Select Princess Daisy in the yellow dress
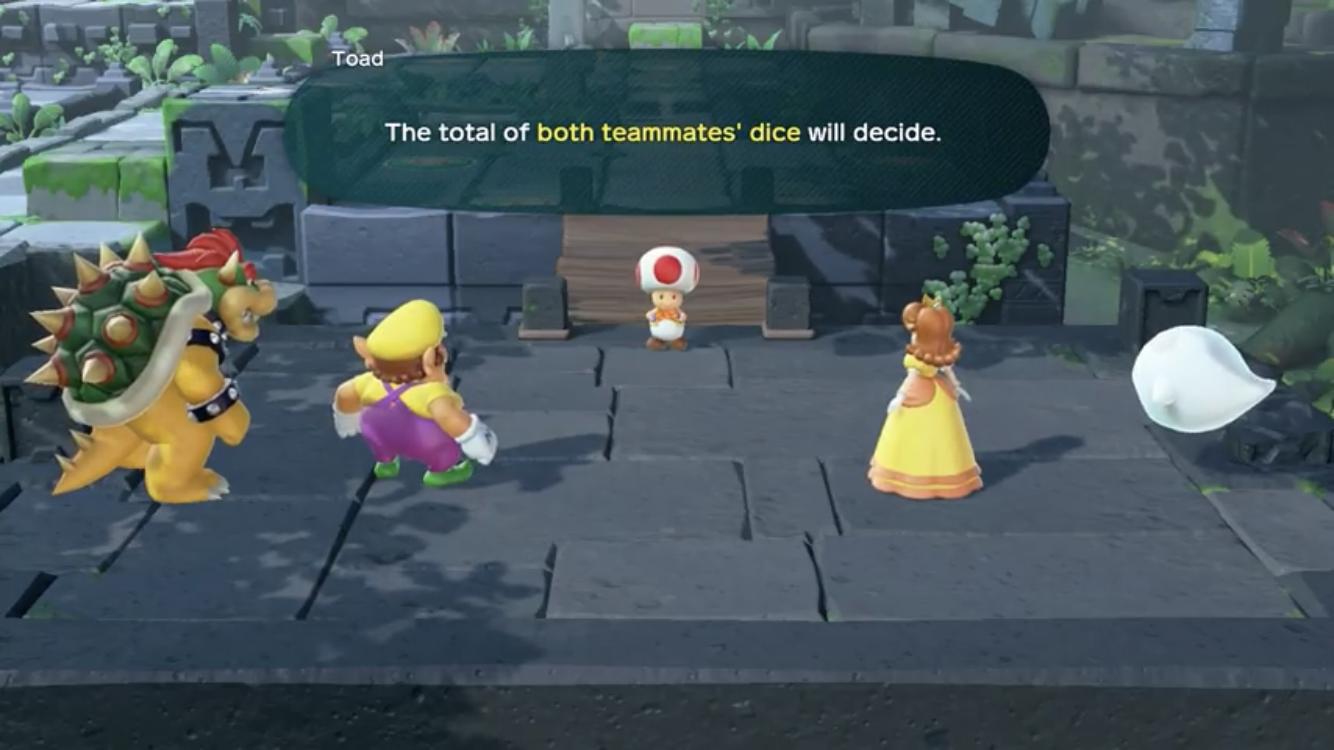 click(925, 400)
